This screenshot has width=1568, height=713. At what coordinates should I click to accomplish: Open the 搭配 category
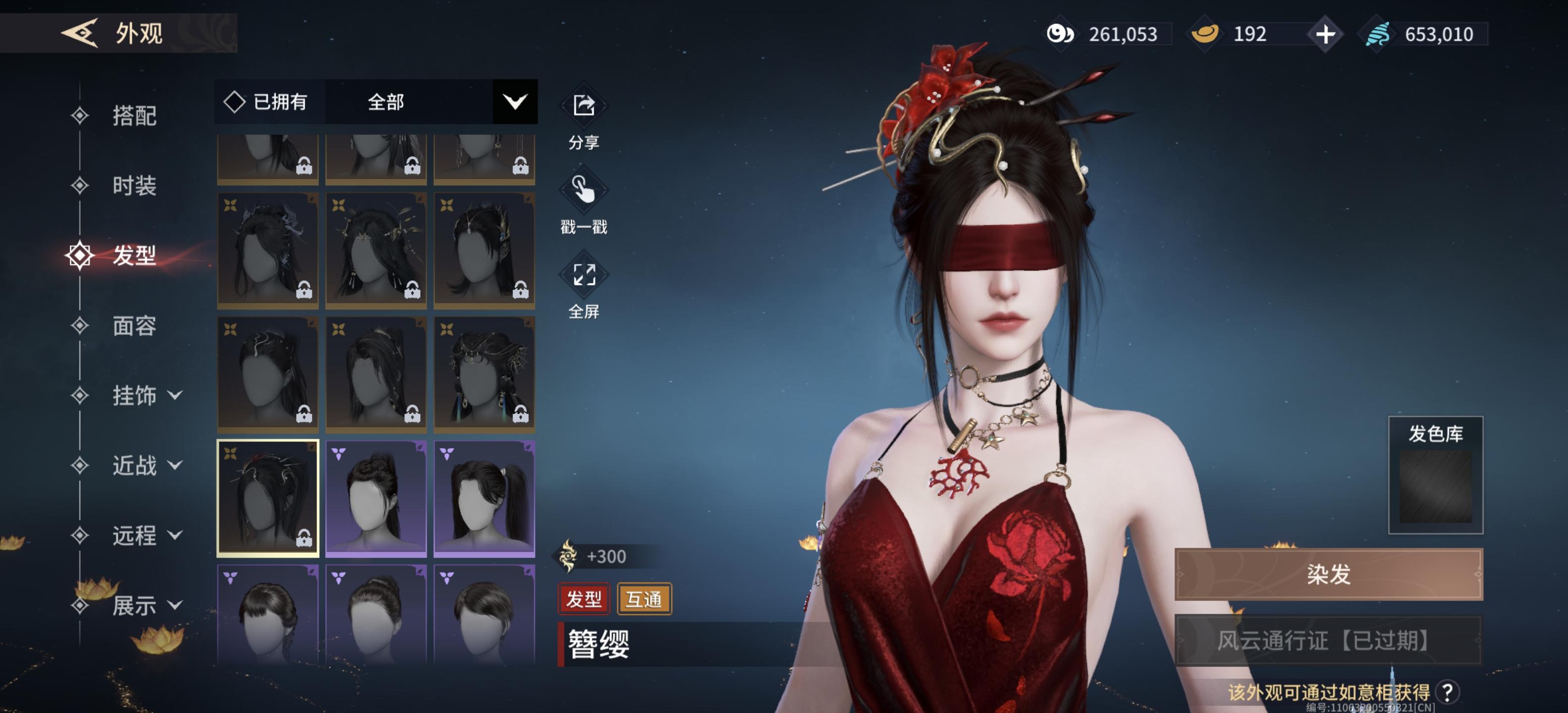[x=134, y=116]
